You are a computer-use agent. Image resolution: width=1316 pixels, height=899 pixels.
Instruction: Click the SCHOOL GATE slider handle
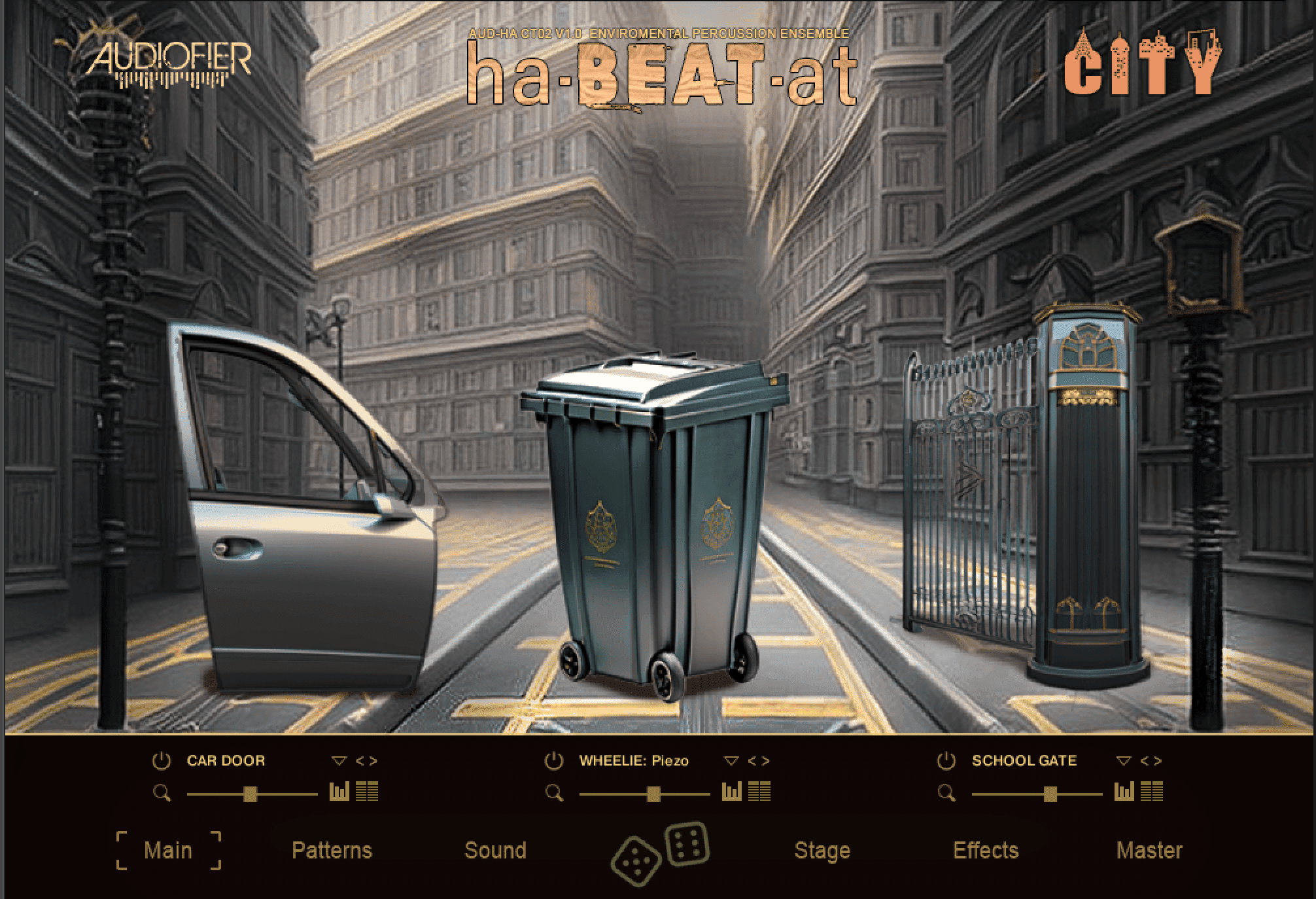click(1050, 794)
